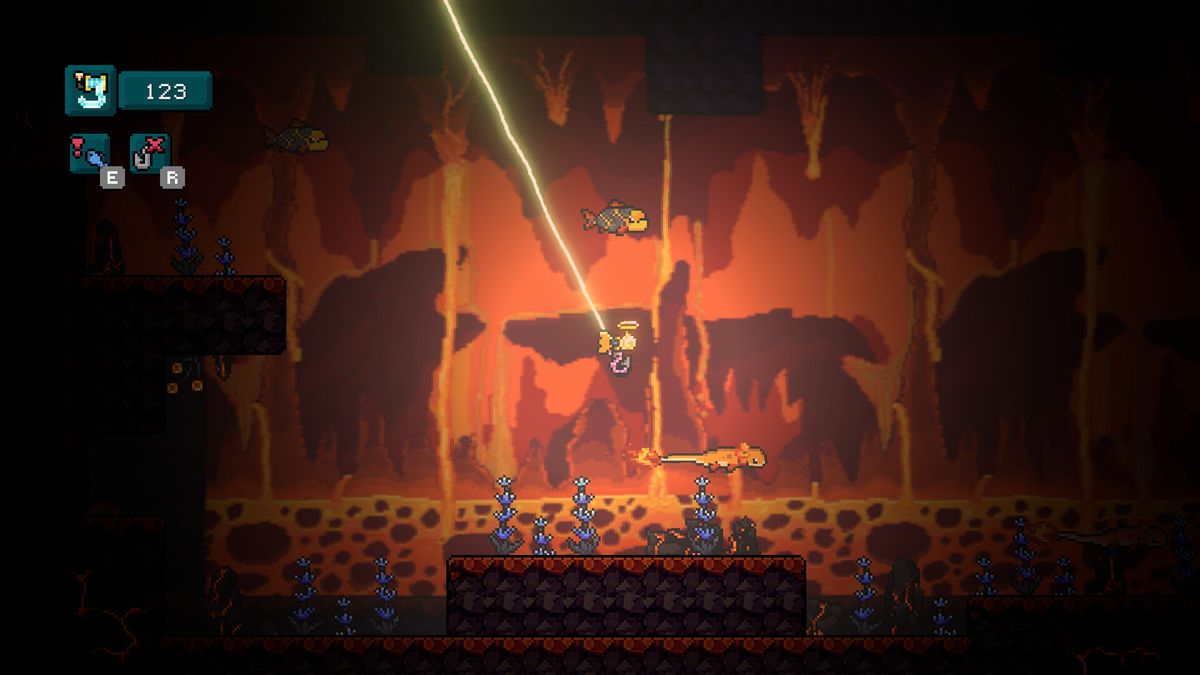This screenshot has width=1200, height=675.
Task: Activate the blue fish alert ability
Action: [x=89, y=153]
